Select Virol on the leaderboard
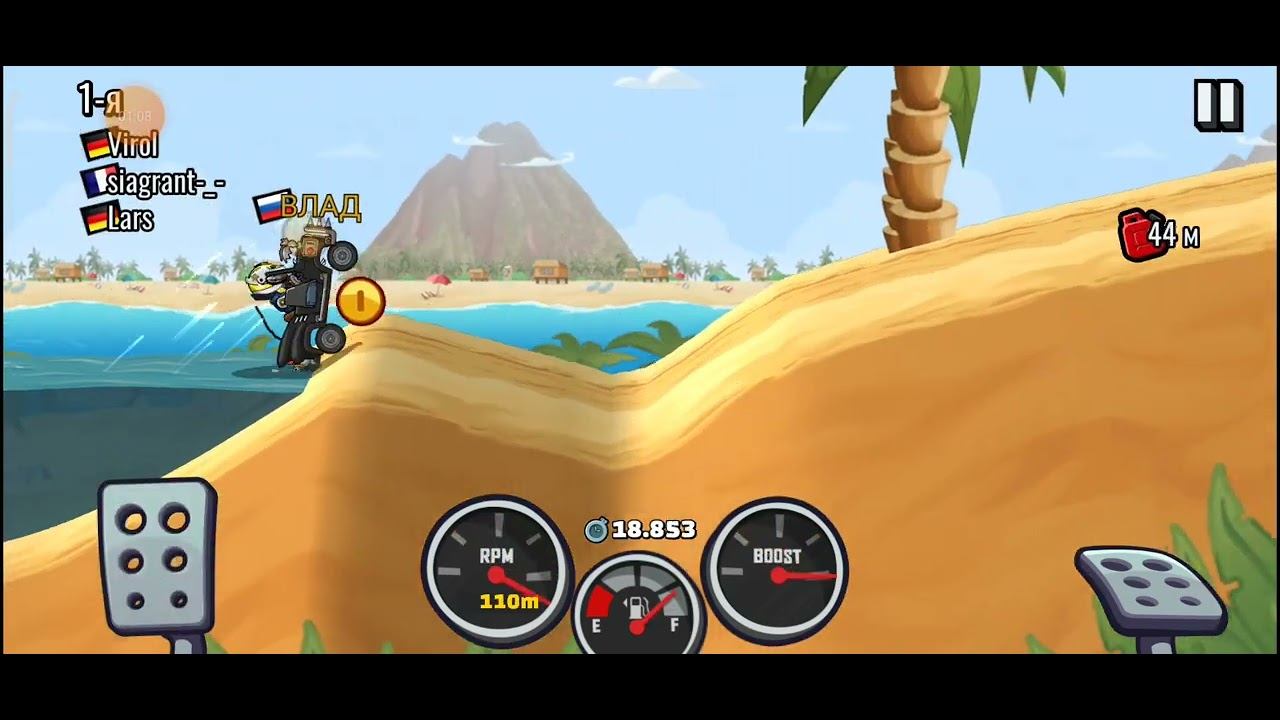This screenshot has height=720, width=1280. (x=136, y=145)
